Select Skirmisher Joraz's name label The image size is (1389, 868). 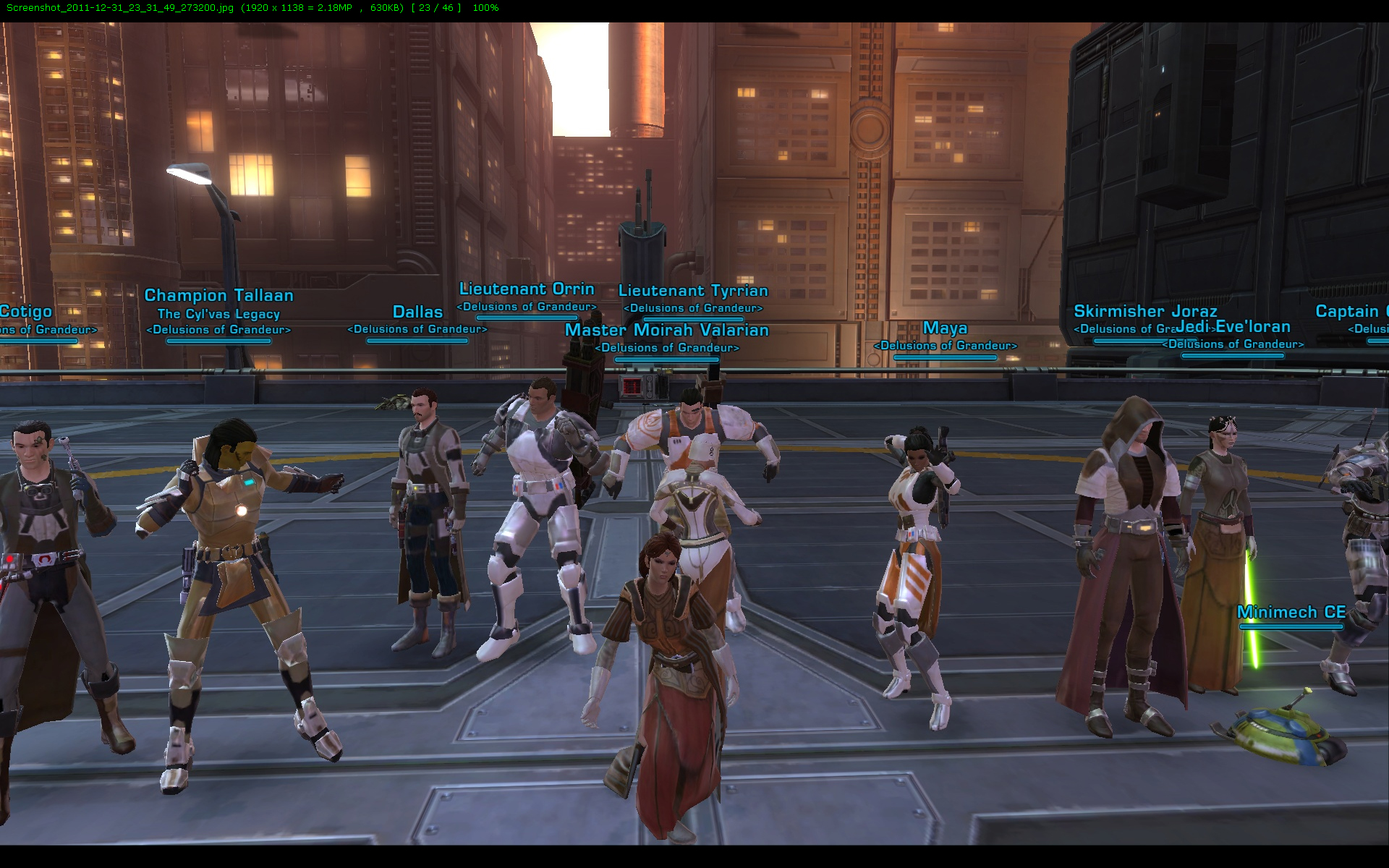[1144, 312]
